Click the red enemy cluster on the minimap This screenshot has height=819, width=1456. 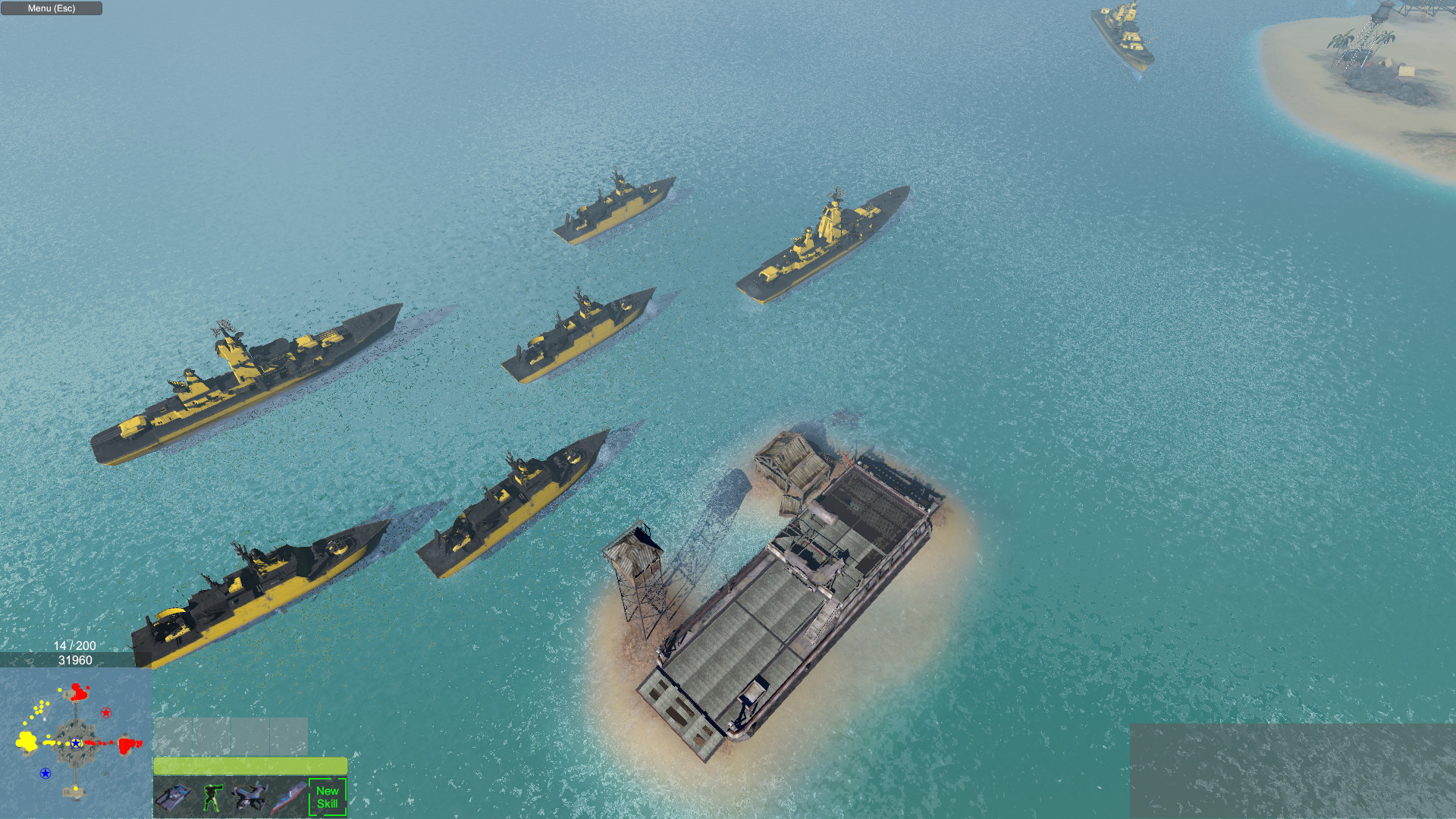[x=127, y=745]
